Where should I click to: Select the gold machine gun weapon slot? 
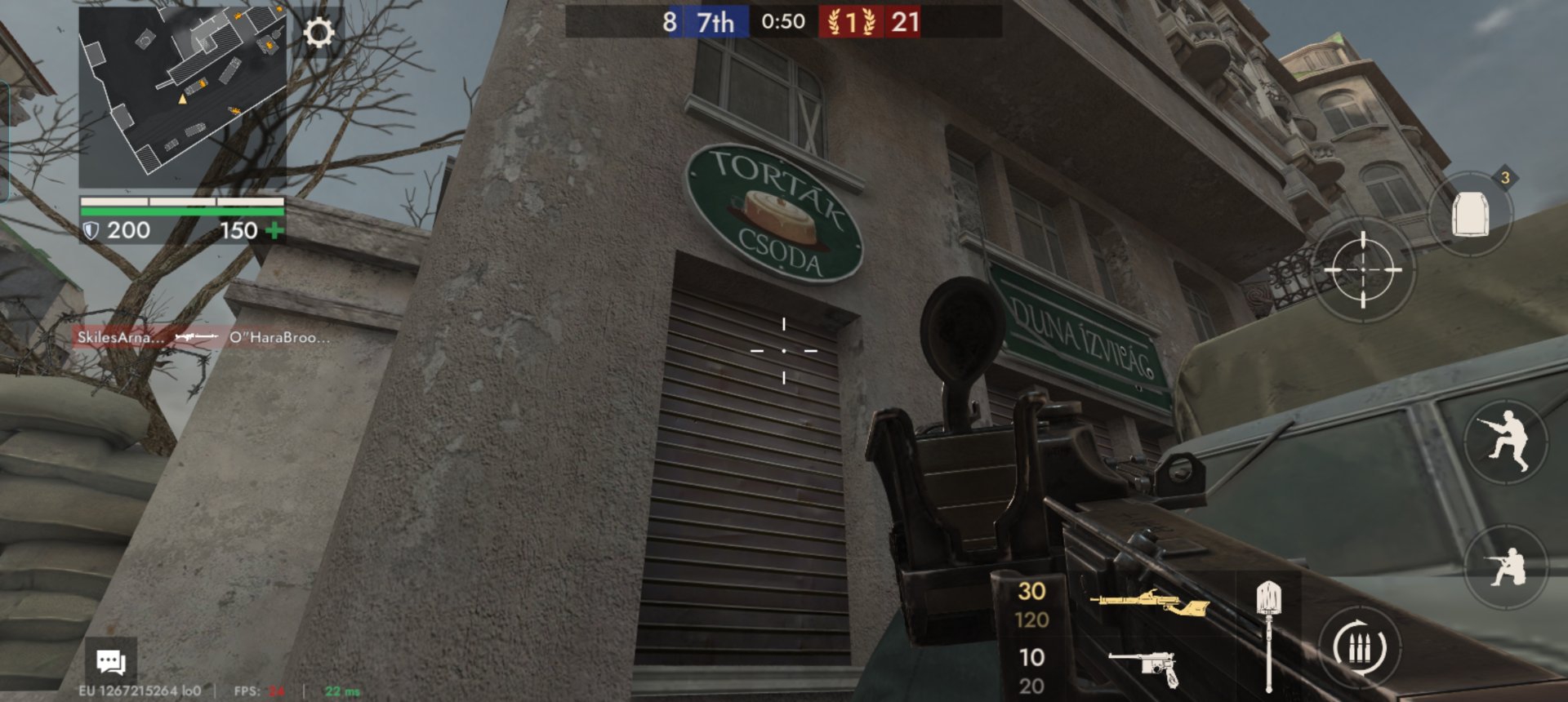(1148, 605)
